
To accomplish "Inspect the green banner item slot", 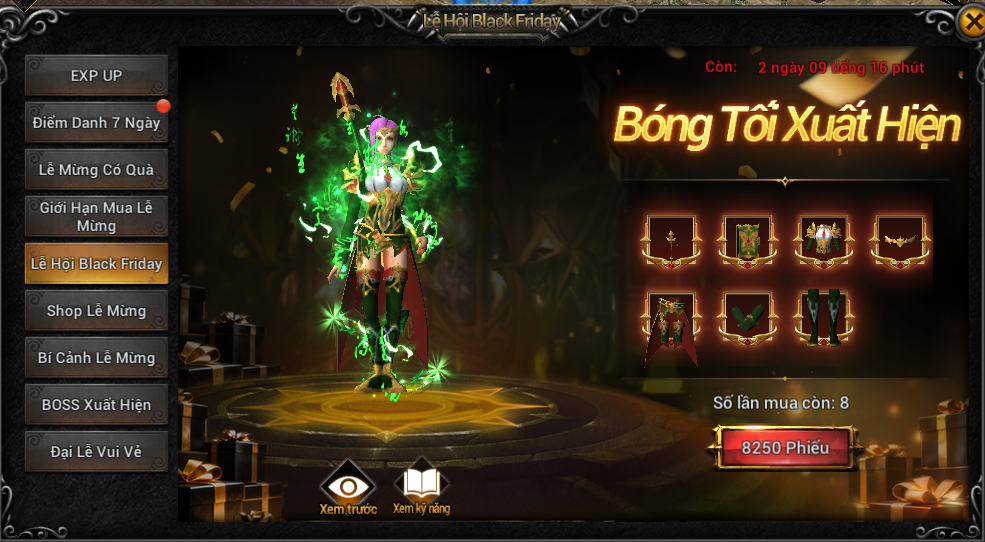I will pyautogui.click(x=745, y=241).
